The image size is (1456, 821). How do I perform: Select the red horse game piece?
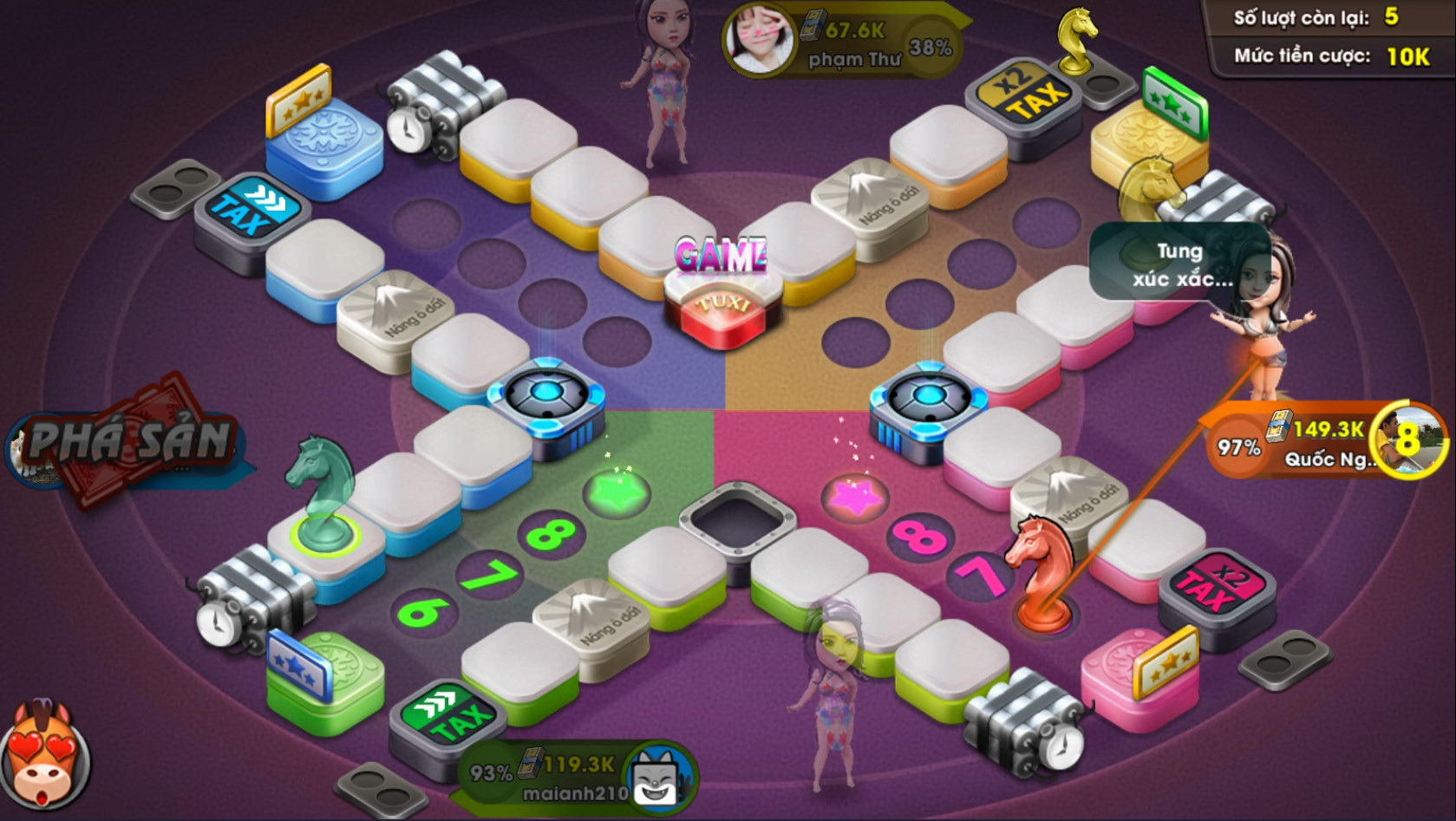pos(1040,573)
